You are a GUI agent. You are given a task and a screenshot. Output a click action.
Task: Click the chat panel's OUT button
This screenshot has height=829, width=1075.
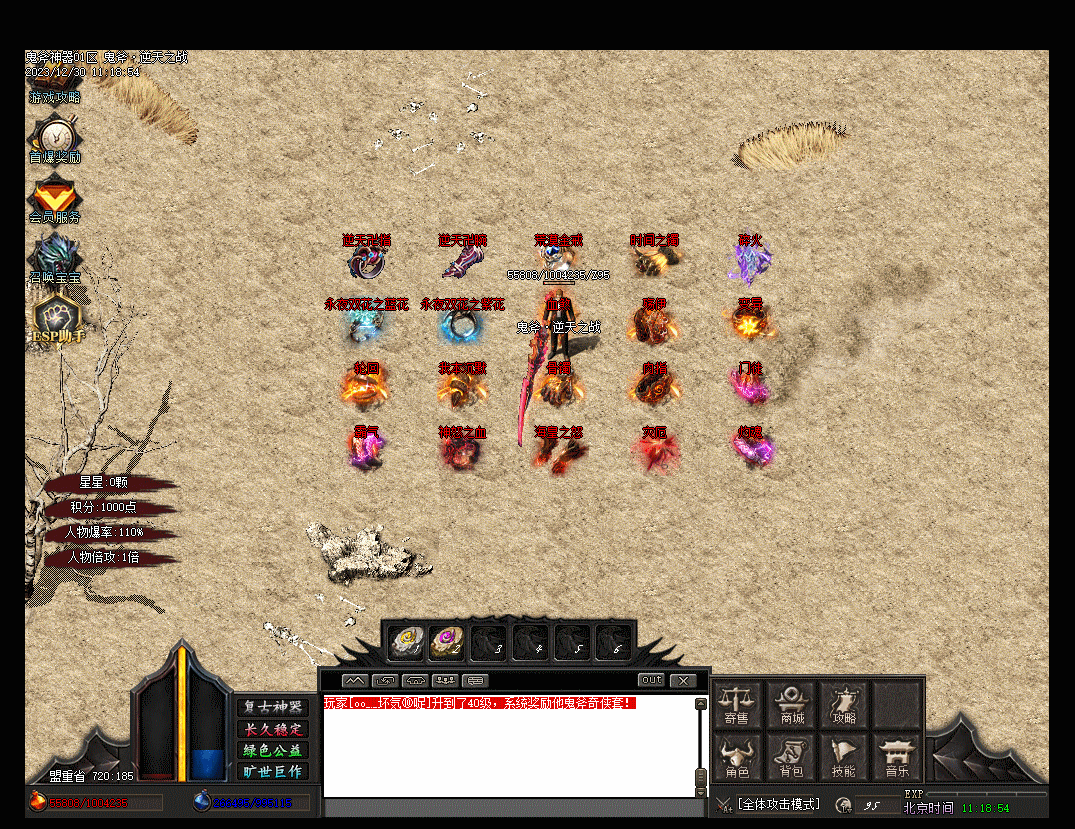[651, 680]
